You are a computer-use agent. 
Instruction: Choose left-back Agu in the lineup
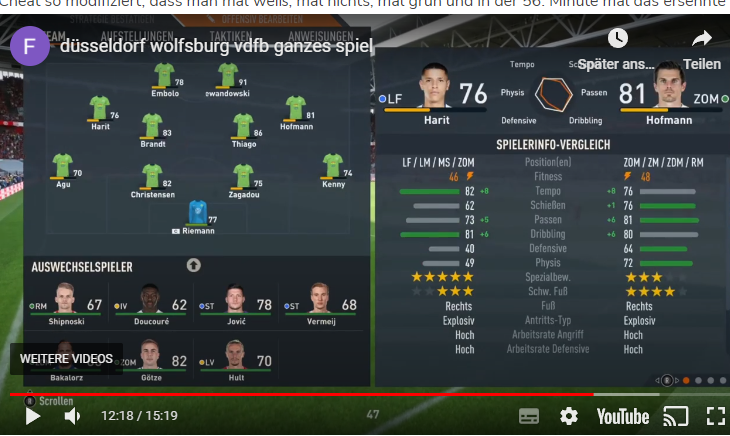tap(63, 165)
